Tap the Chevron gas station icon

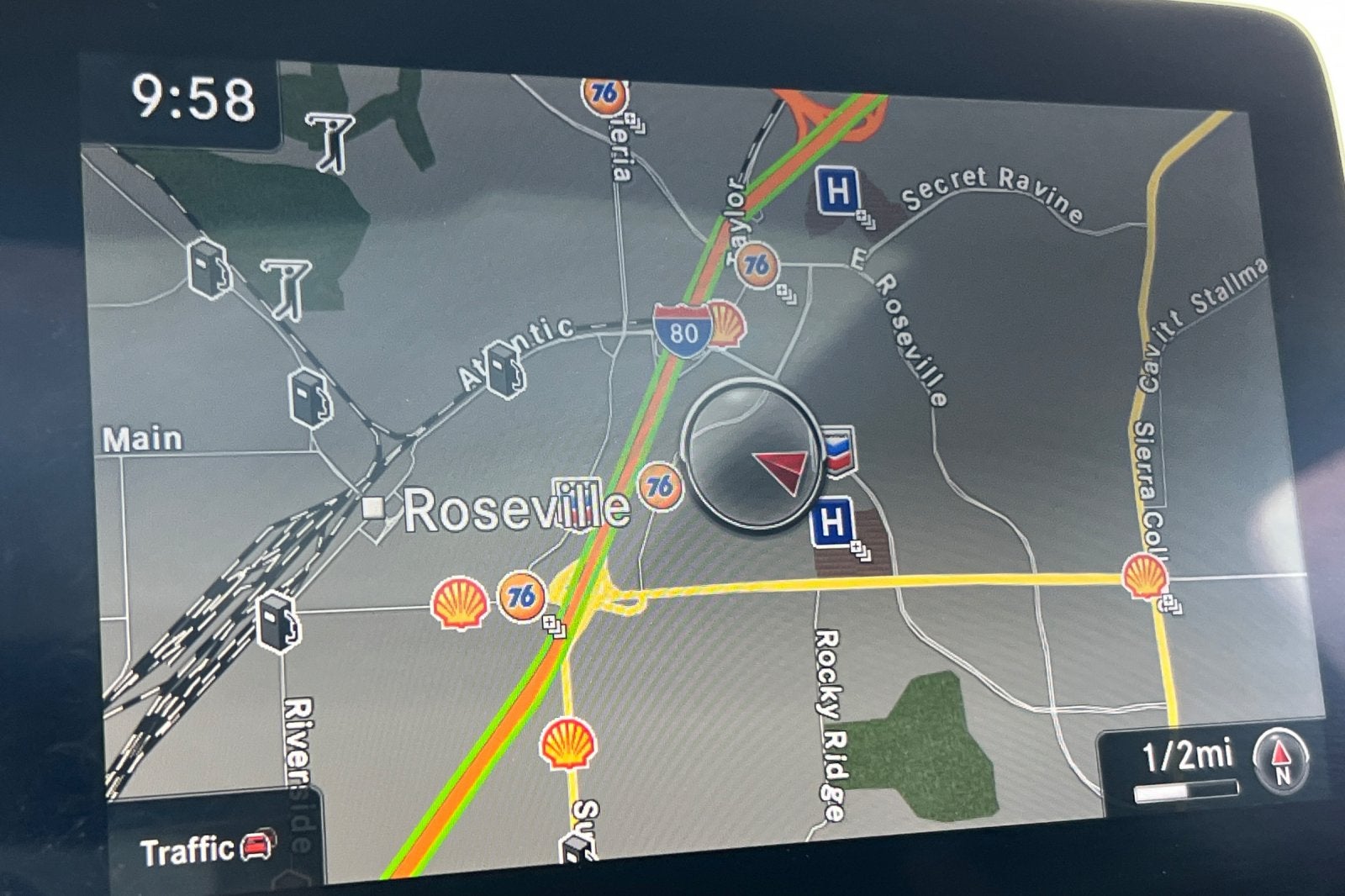(x=837, y=452)
